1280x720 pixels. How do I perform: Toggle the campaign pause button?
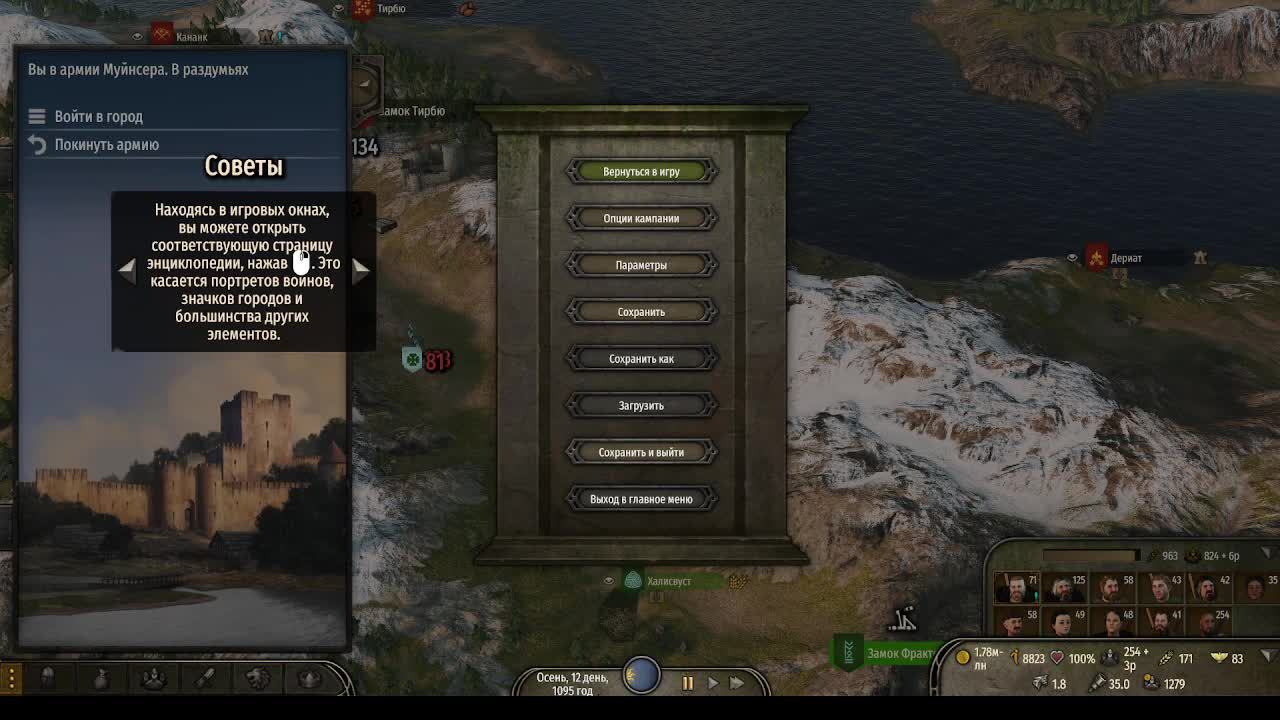687,683
